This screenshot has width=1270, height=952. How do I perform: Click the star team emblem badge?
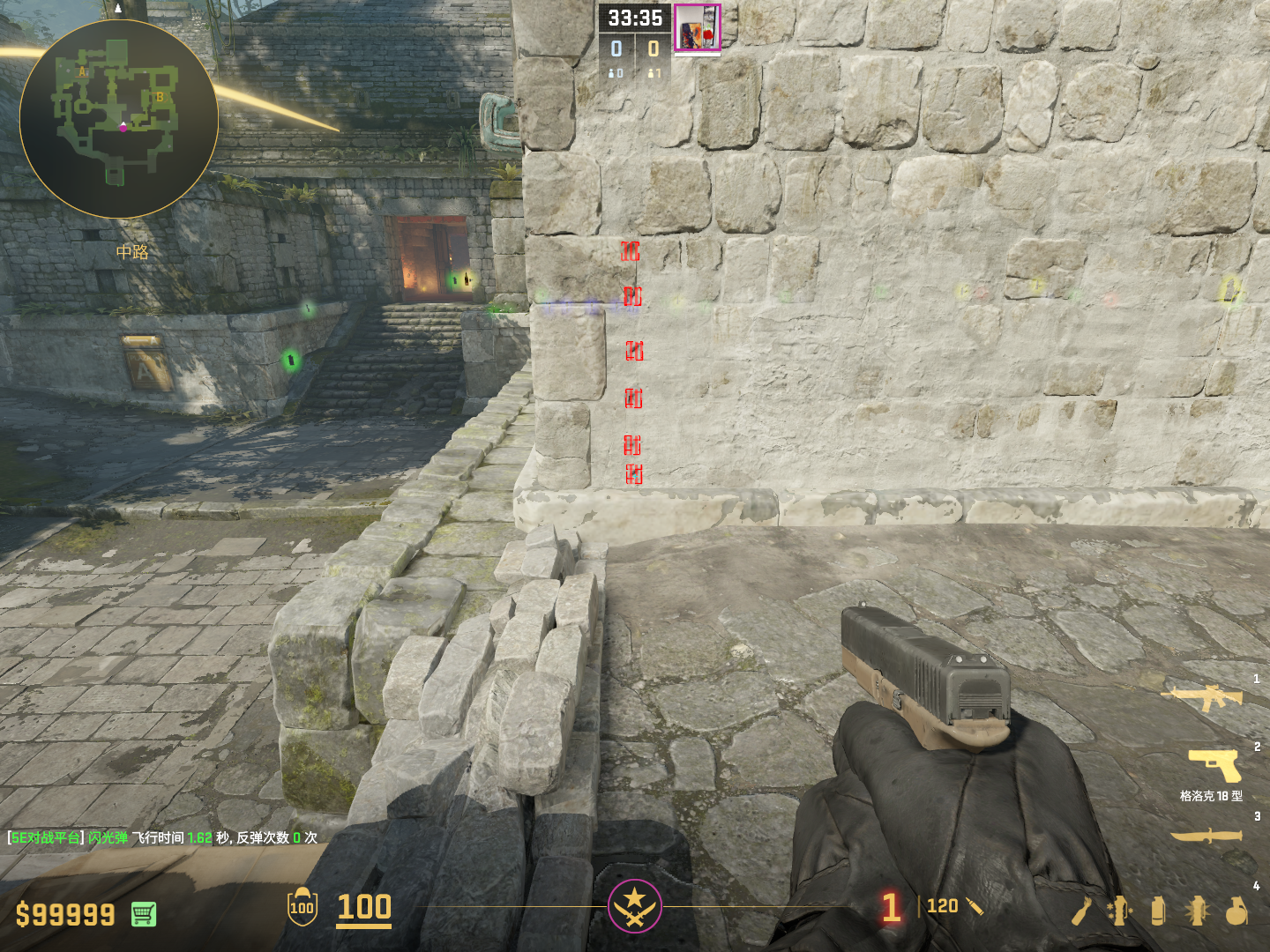634,905
